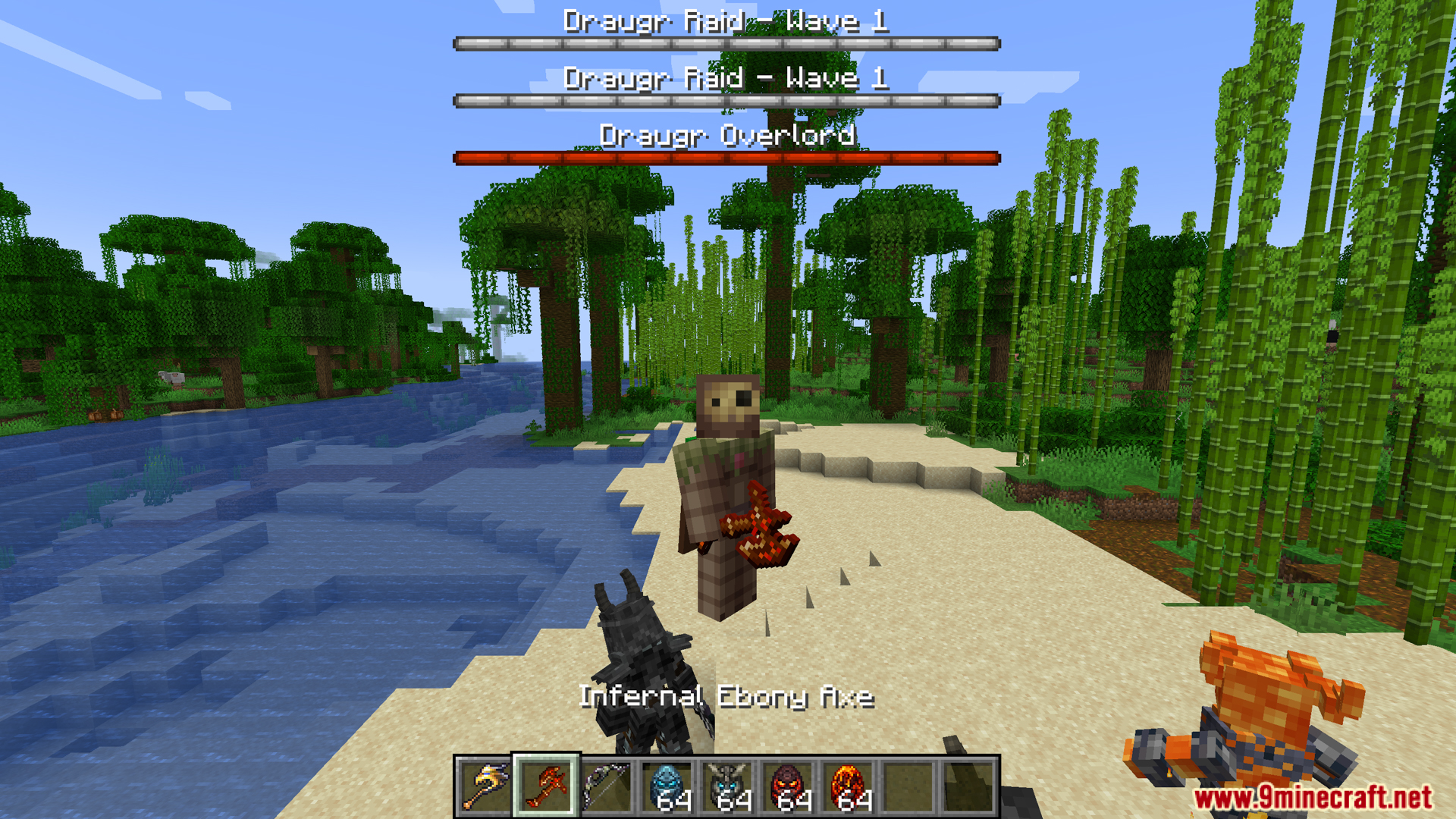This screenshot has height=819, width=1456.
Task: Select the Infernal Ebony Axe in the hotbar
Action: [544, 785]
